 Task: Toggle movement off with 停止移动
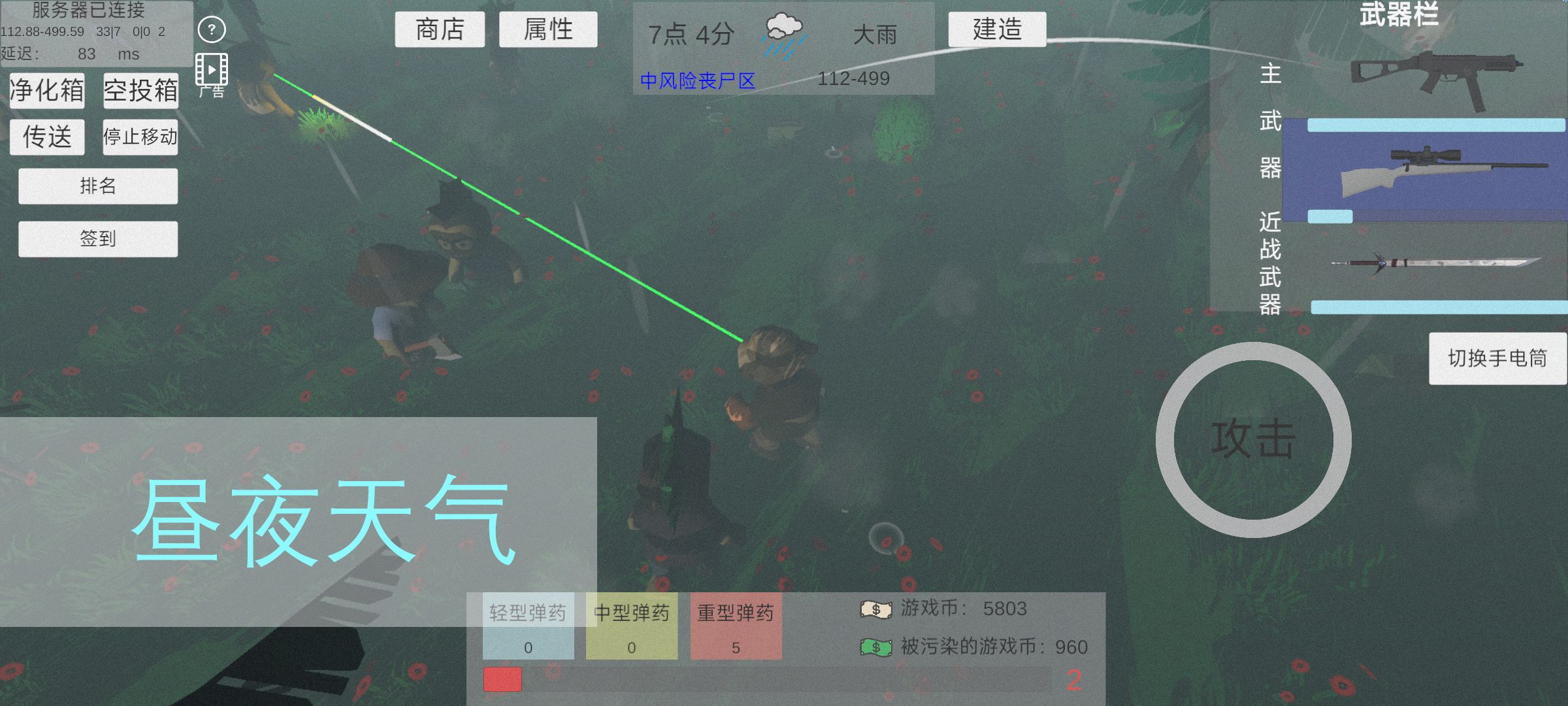140,137
